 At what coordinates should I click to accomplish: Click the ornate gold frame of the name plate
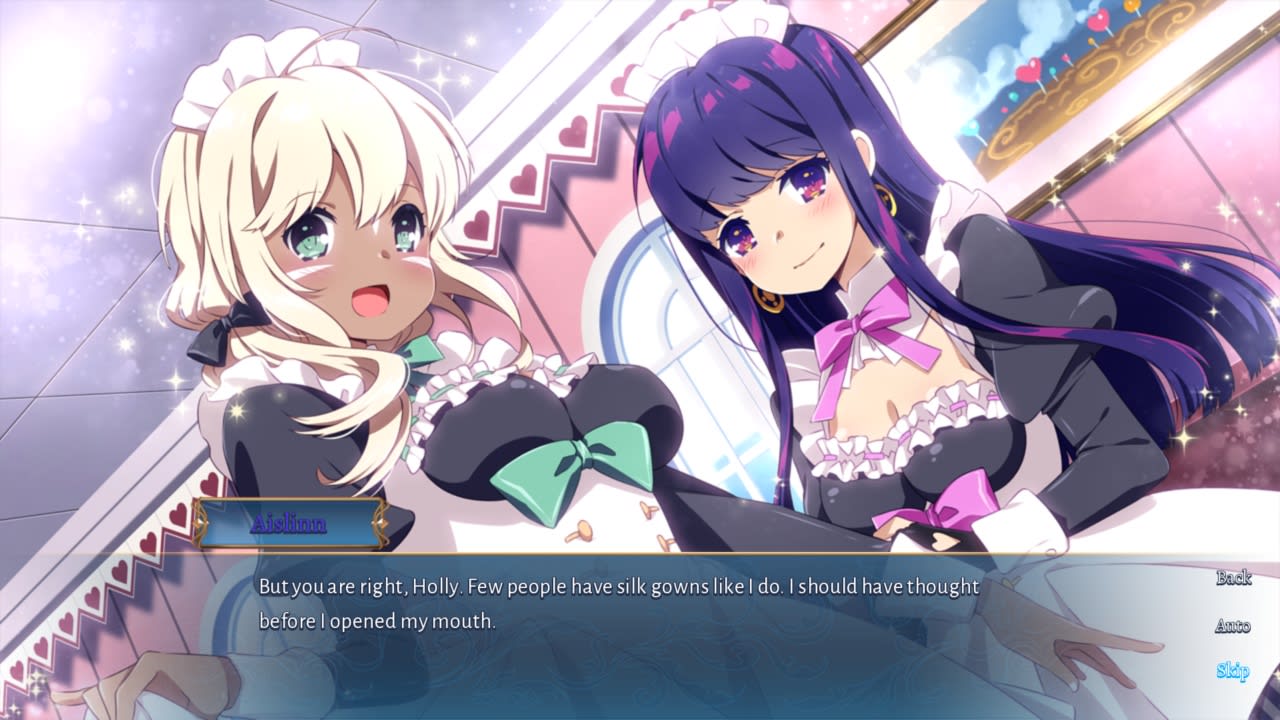point(200,522)
